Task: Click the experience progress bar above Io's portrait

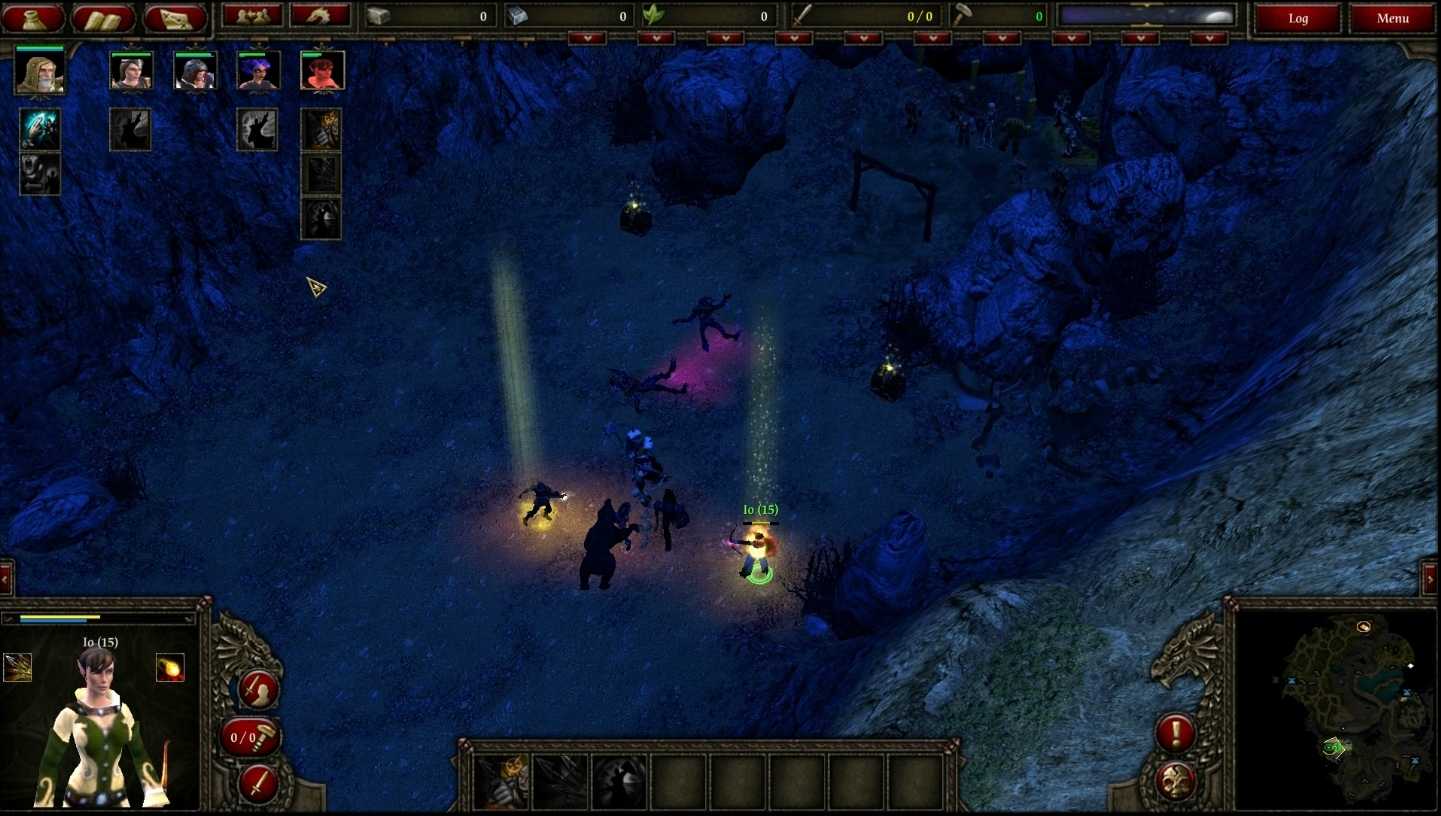Action: pos(100,618)
